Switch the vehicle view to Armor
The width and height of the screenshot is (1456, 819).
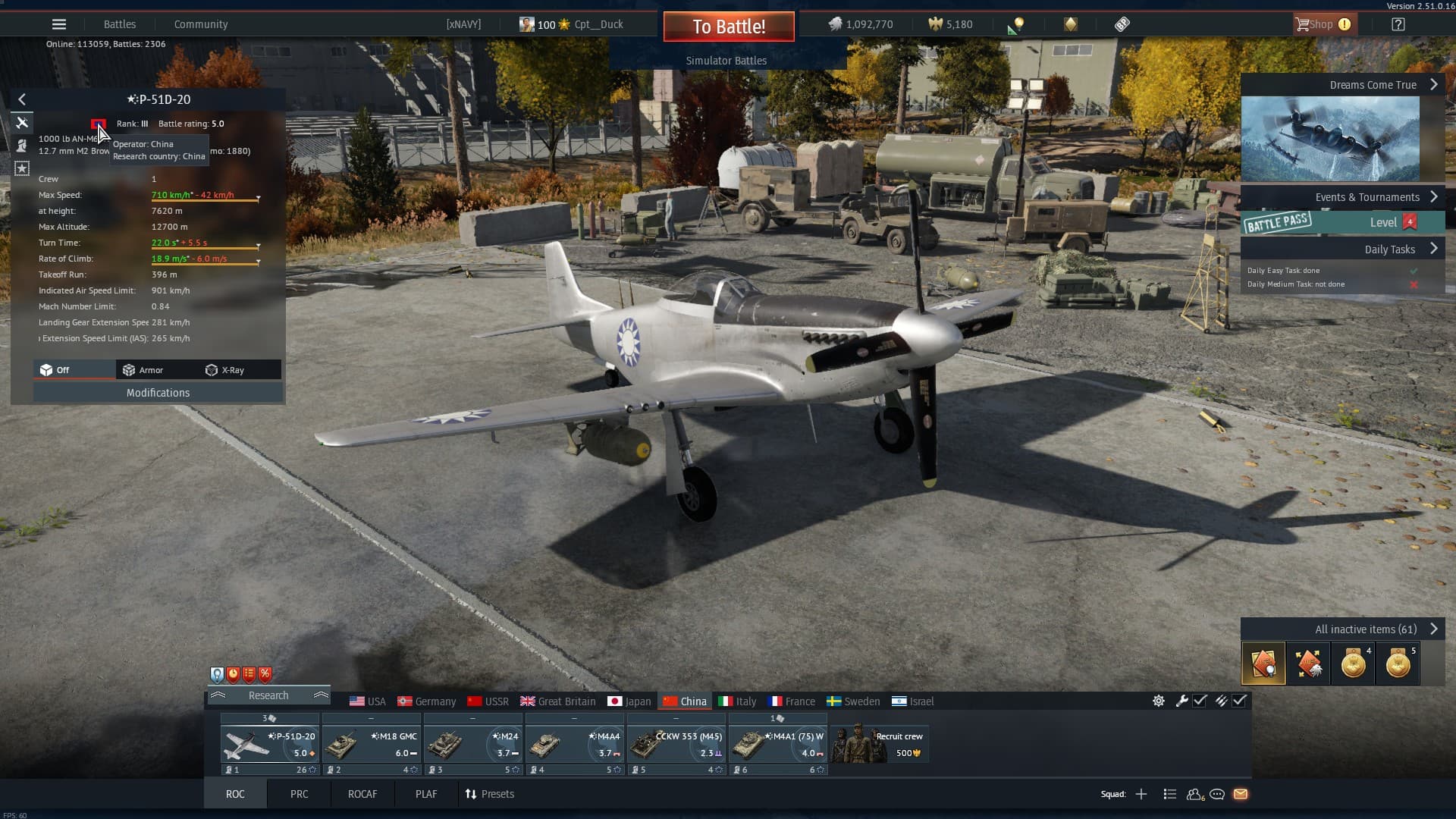(143, 370)
